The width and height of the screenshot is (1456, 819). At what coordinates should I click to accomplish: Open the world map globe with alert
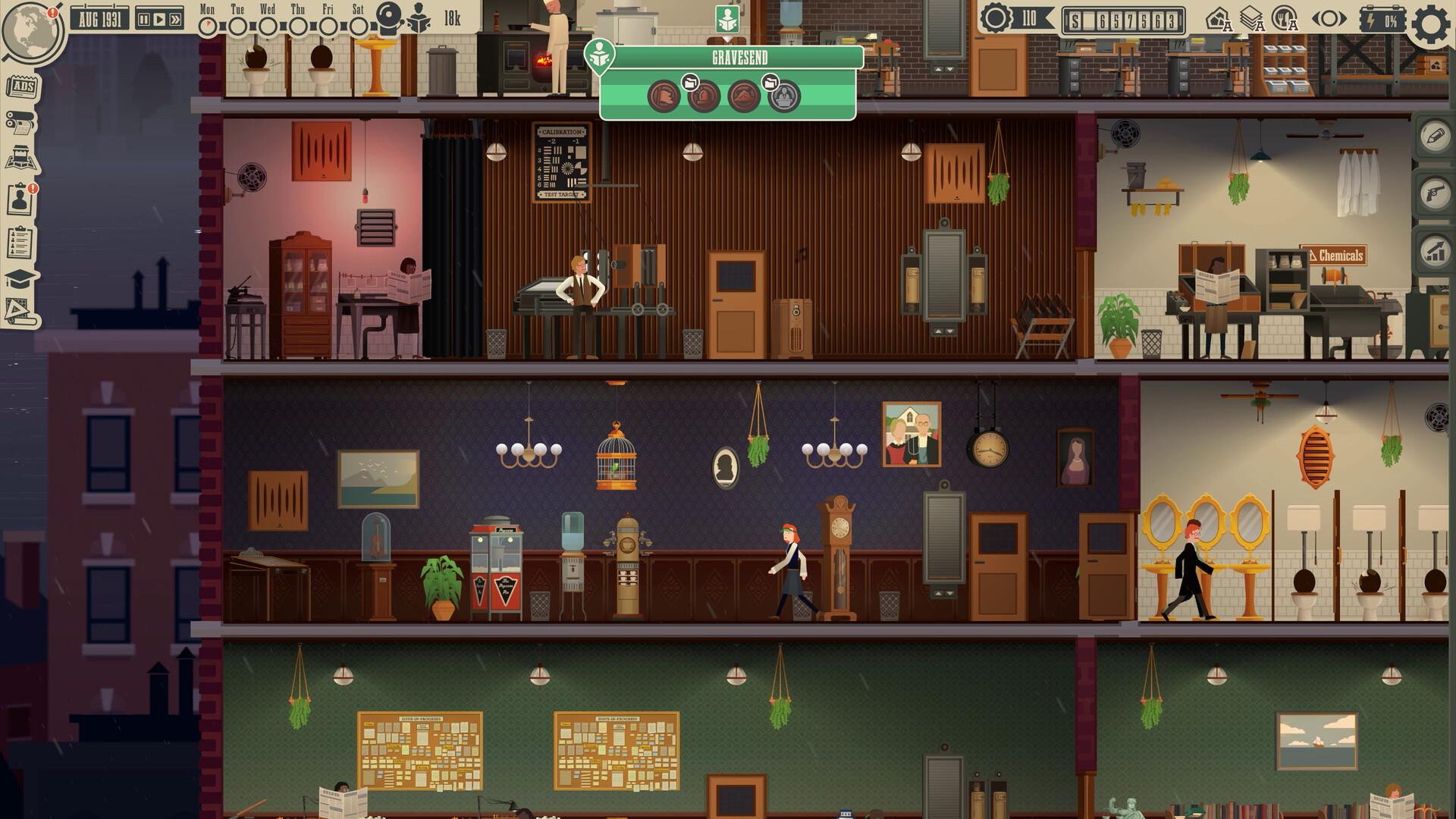click(32, 30)
